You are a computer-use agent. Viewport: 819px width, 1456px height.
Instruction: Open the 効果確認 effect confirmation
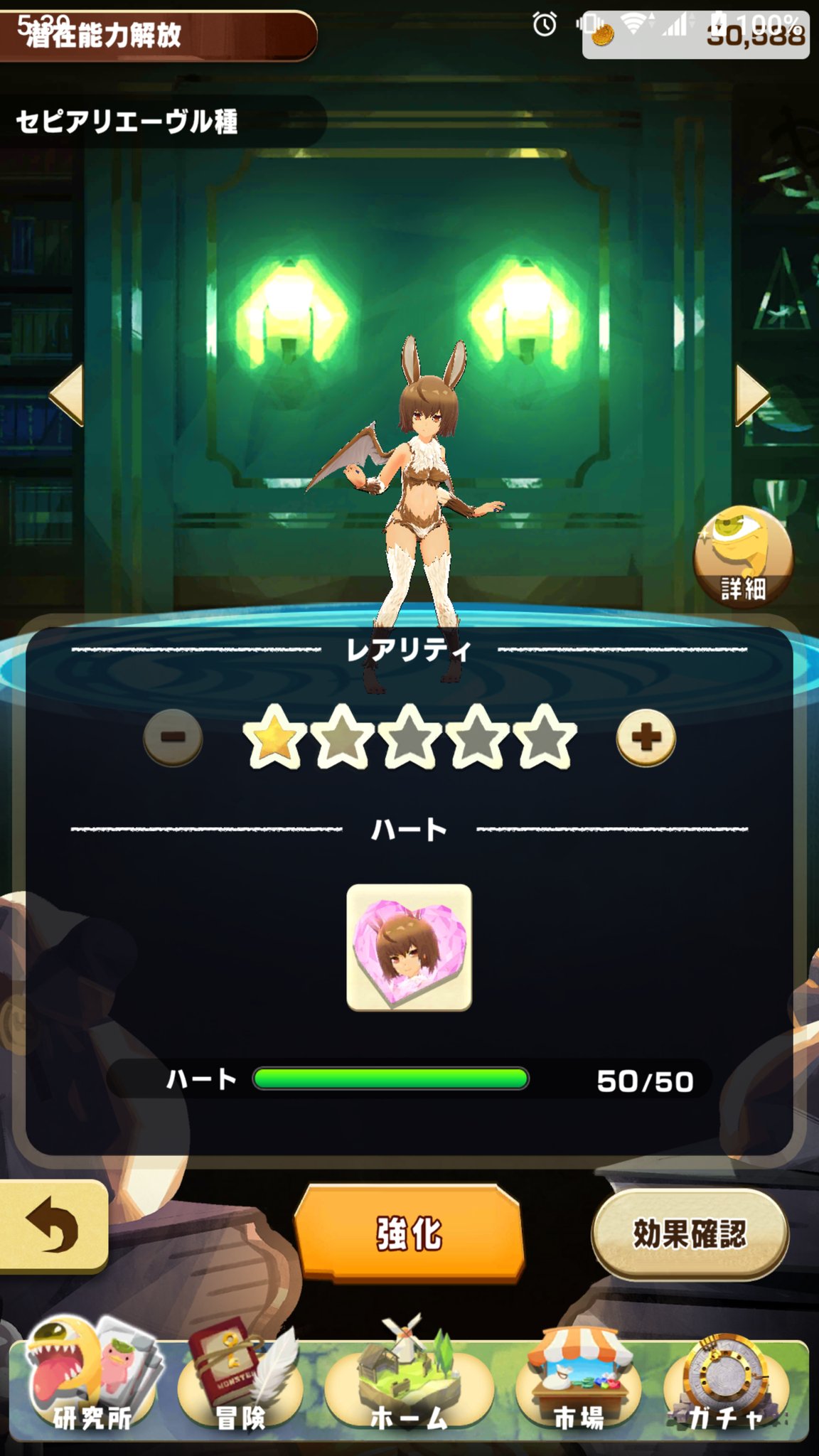pyautogui.click(x=690, y=1233)
